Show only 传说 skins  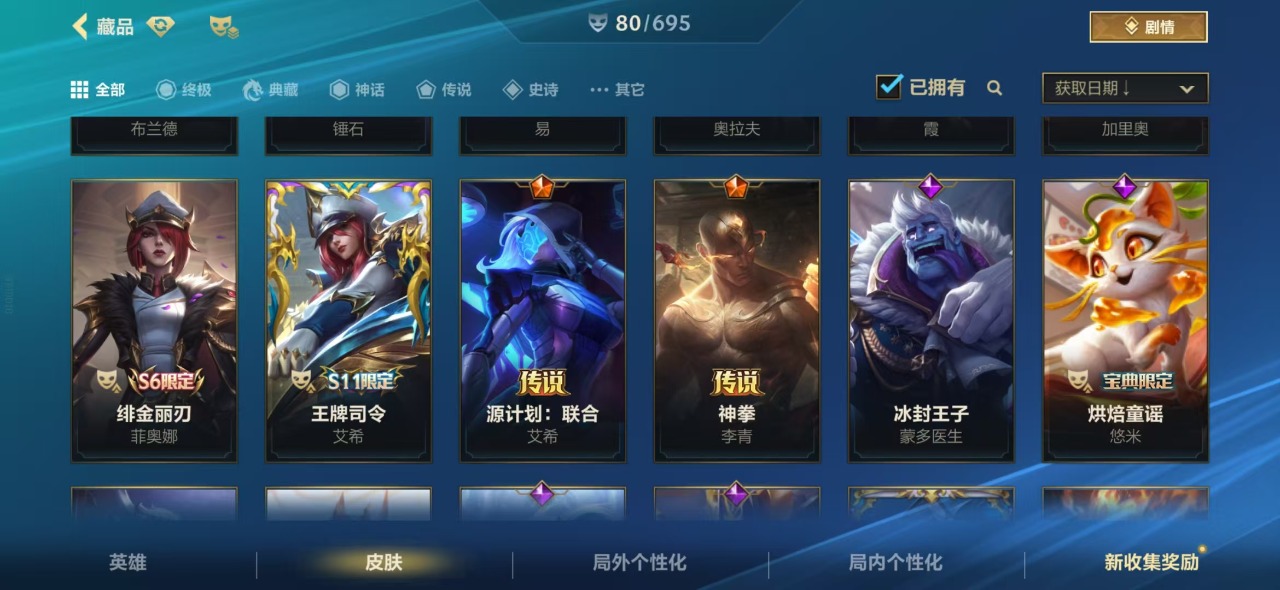pos(444,90)
